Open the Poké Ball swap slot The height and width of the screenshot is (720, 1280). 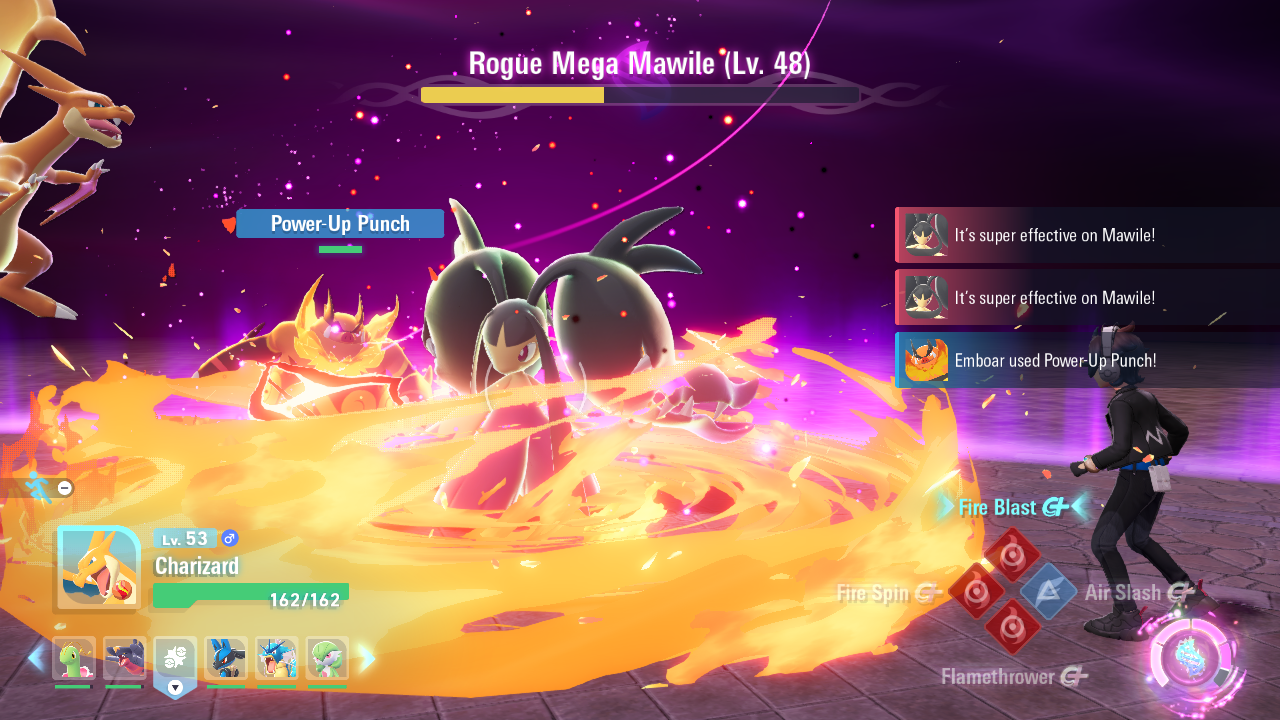click(175, 660)
